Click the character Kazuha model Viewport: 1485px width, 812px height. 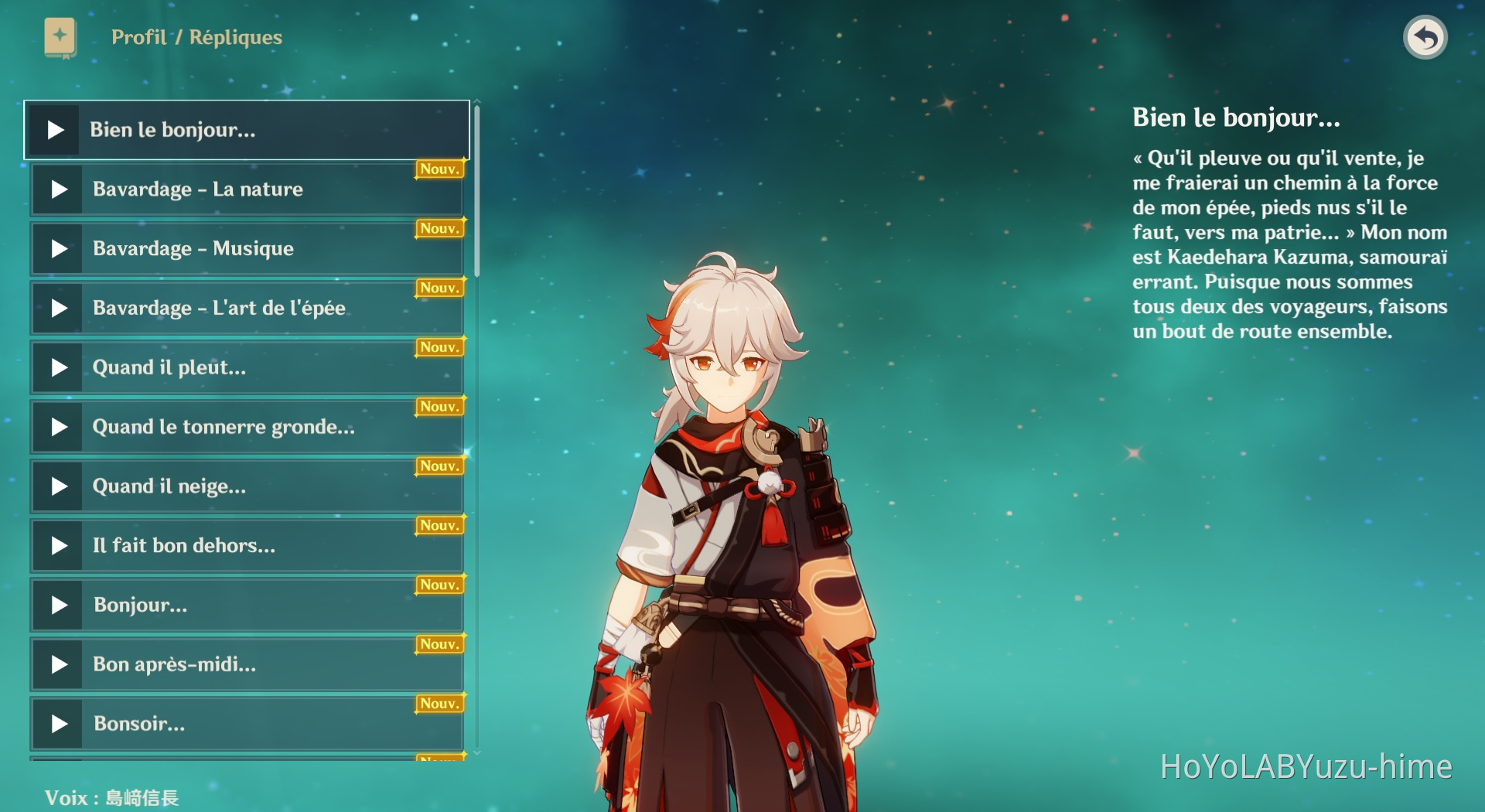(x=735, y=503)
